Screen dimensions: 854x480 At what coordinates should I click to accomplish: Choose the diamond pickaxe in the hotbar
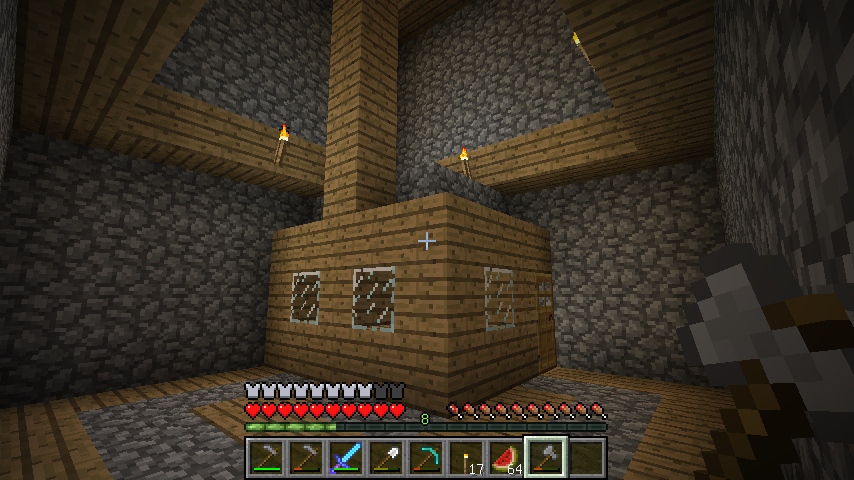click(x=425, y=457)
